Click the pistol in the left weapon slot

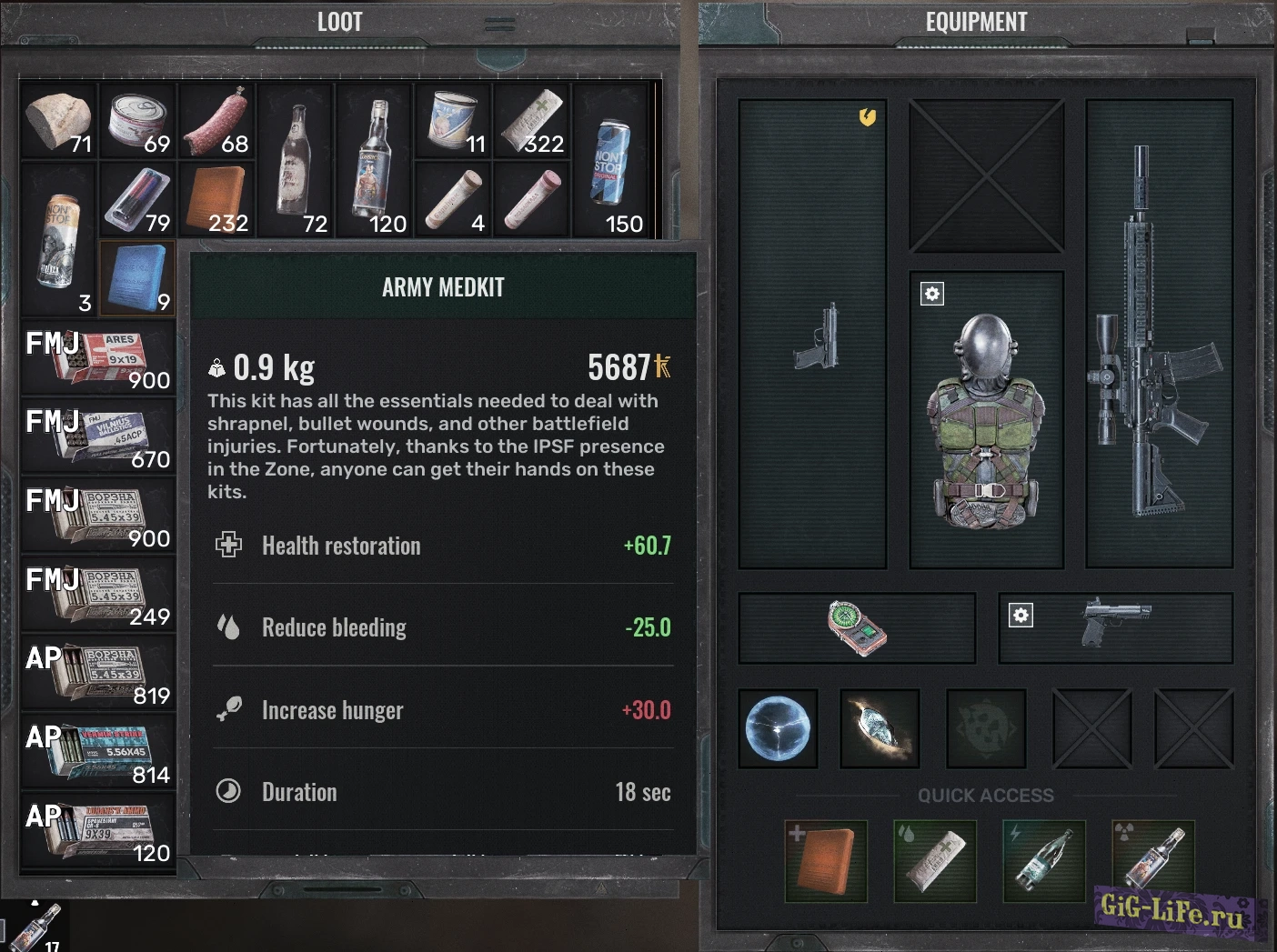click(x=815, y=336)
